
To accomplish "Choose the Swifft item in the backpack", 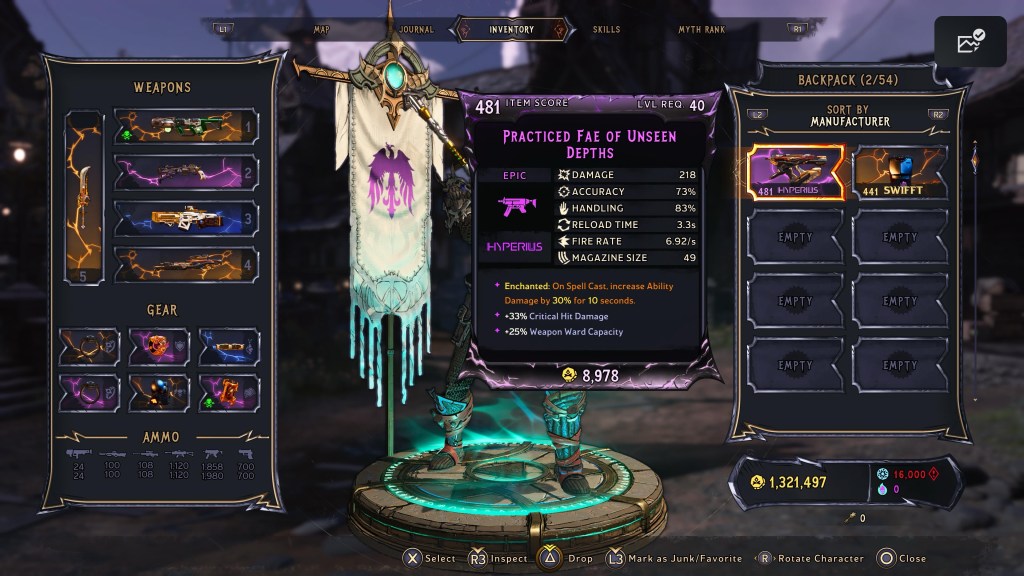I will pyautogui.click(x=900, y=172).
